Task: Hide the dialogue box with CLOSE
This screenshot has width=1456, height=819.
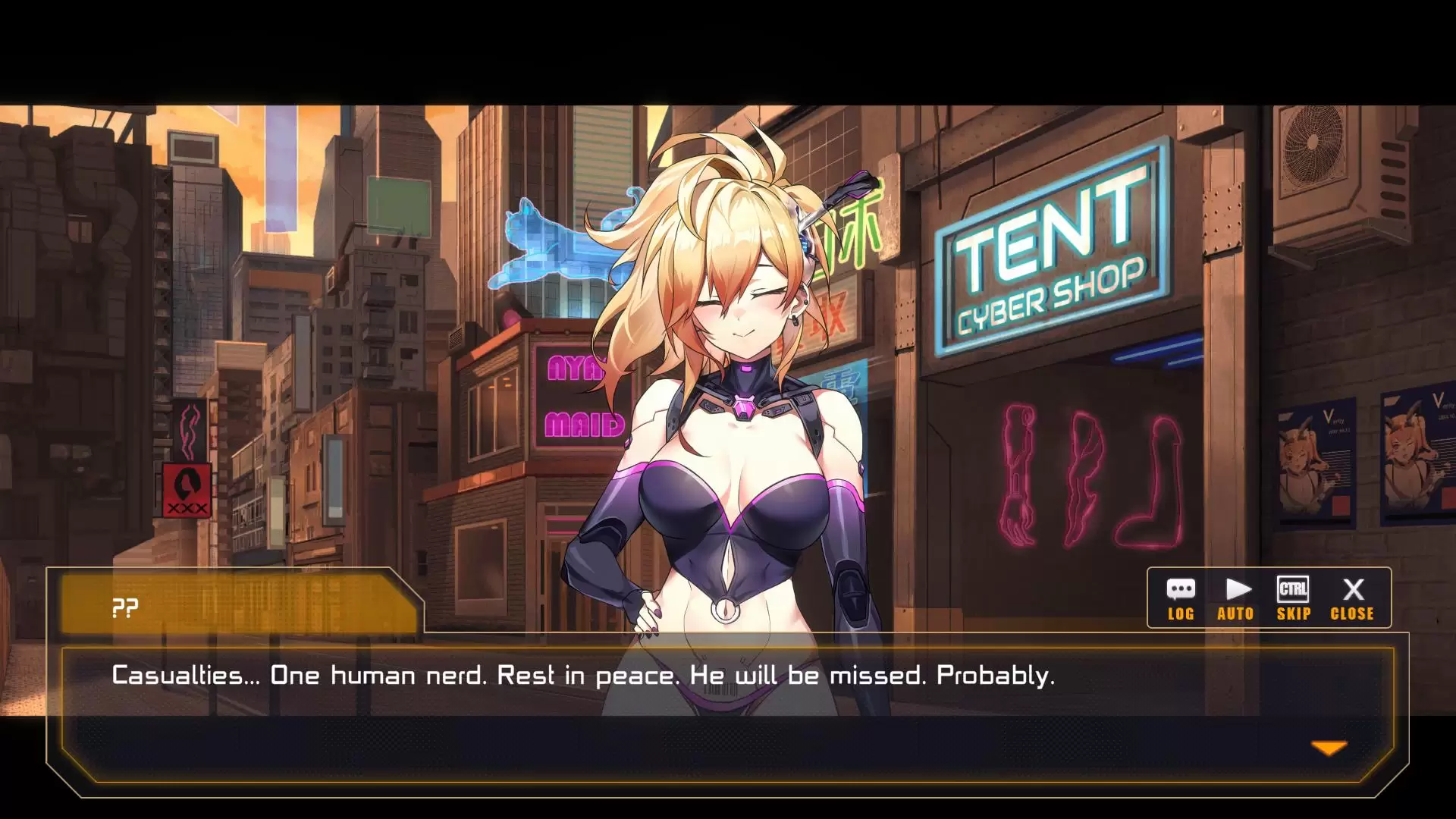Action: click(x=1352, y=598)
